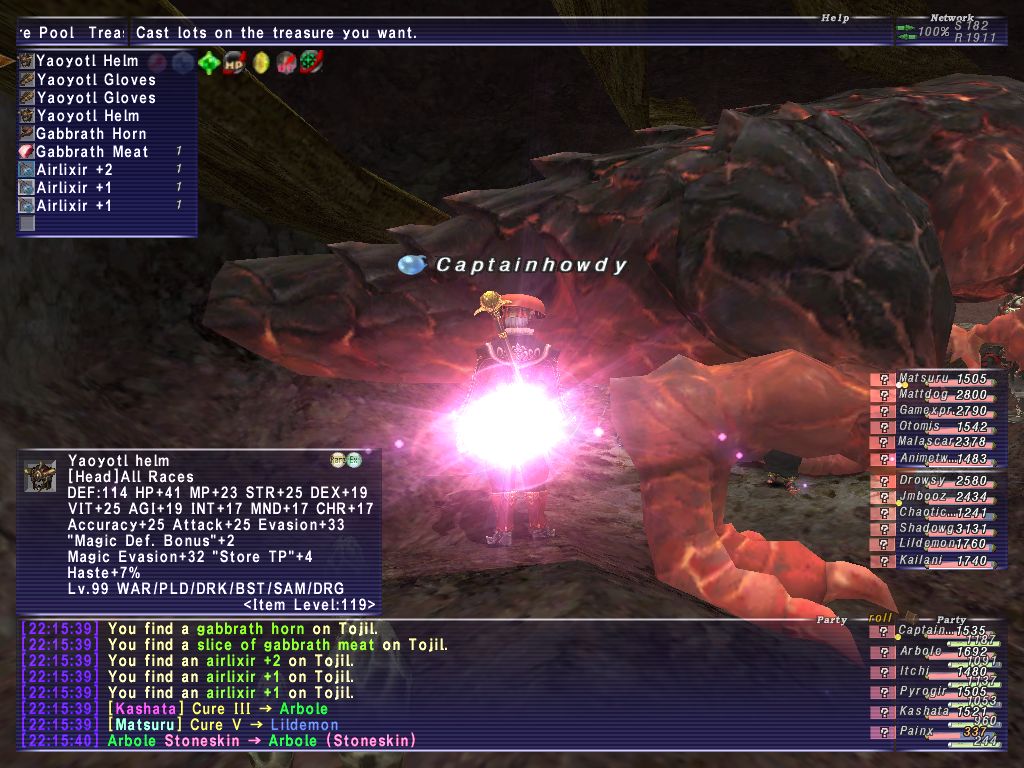Viewport: 1024px width, 768px height.
Task: Select the yellow oval status effect icon
Action: pyautogui.click(x=261, y=63)
